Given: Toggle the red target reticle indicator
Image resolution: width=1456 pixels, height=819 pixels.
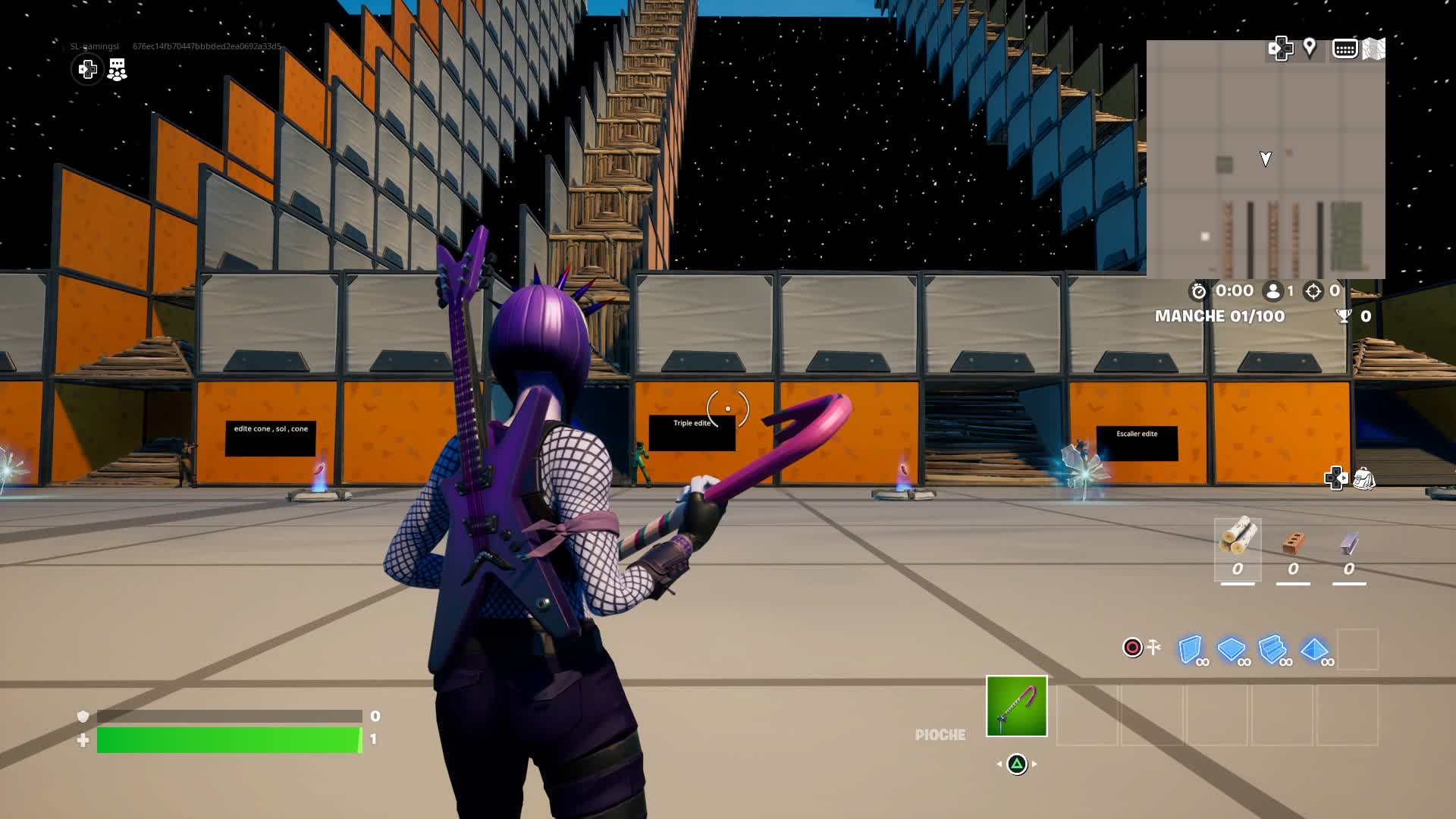Looking at the screenshot, I should click(x=1132, y=648).
